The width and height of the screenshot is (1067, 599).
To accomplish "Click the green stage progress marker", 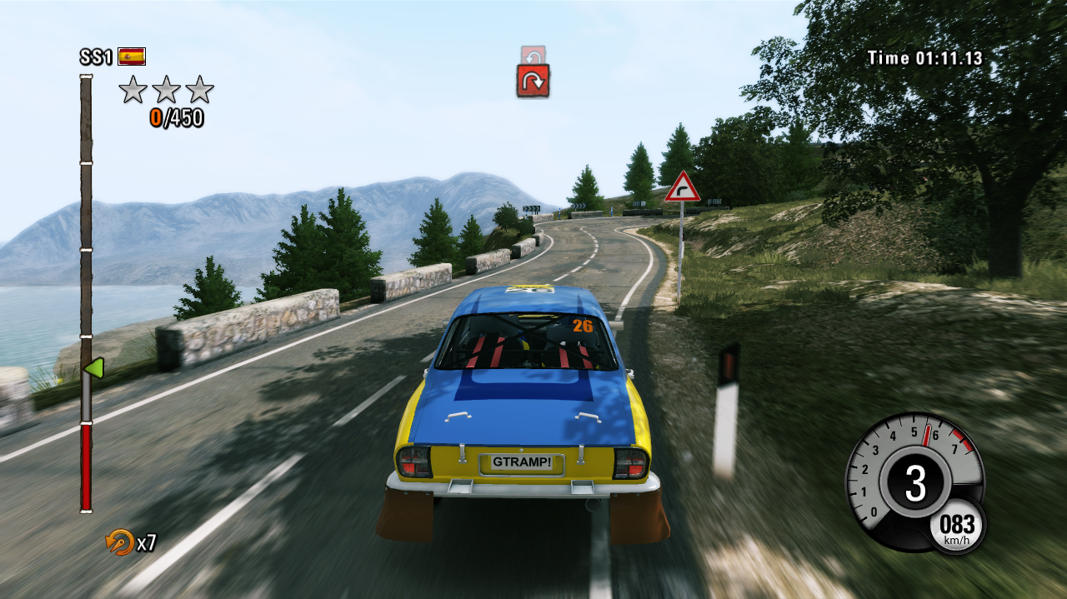I will click(93, 368).
